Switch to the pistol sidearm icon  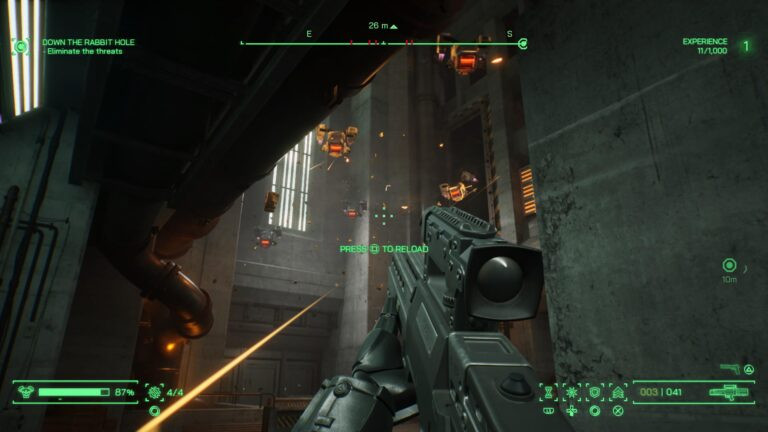pos(731,370)
